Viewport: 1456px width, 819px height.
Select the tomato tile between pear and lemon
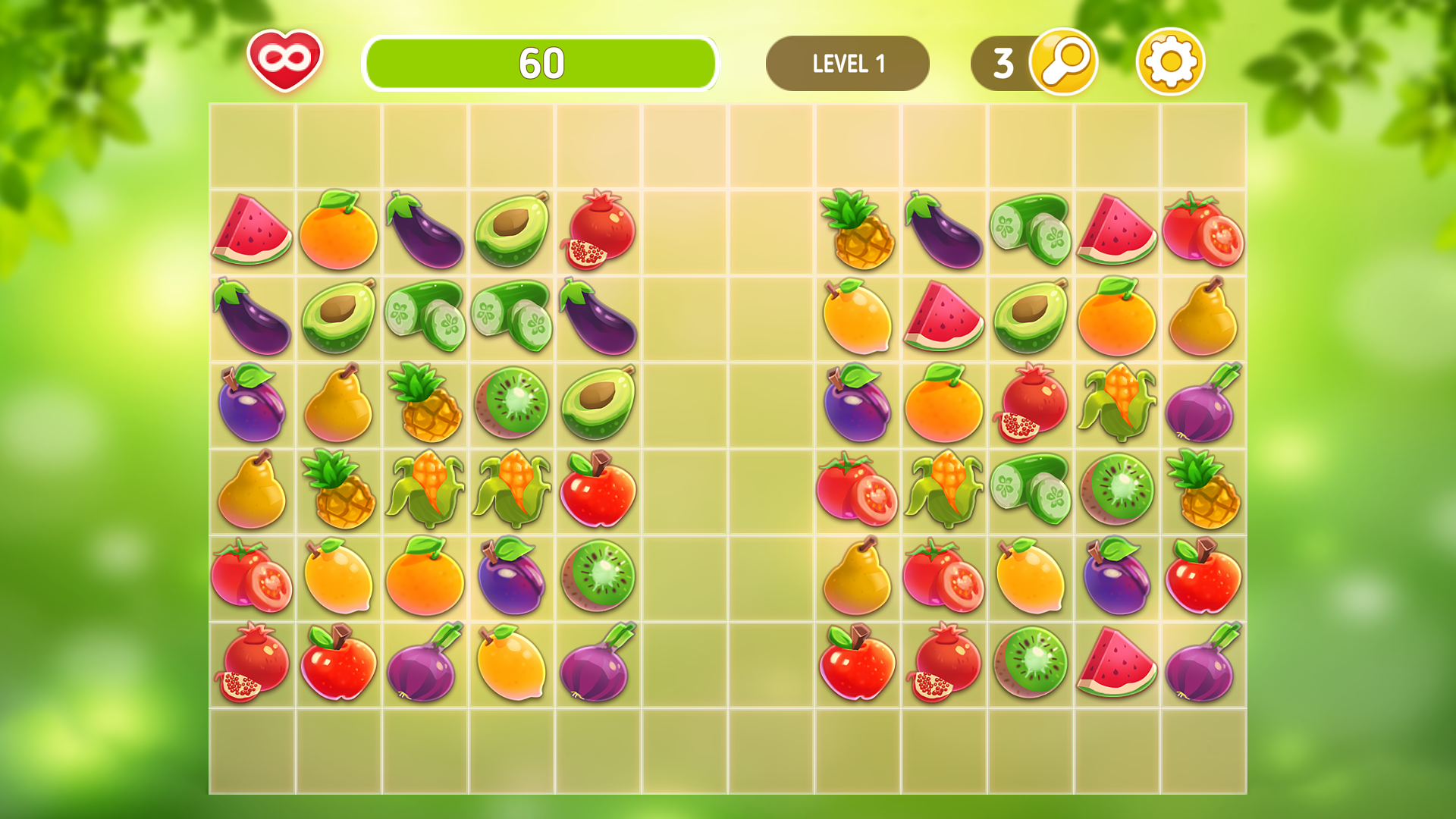coord(943,576)
